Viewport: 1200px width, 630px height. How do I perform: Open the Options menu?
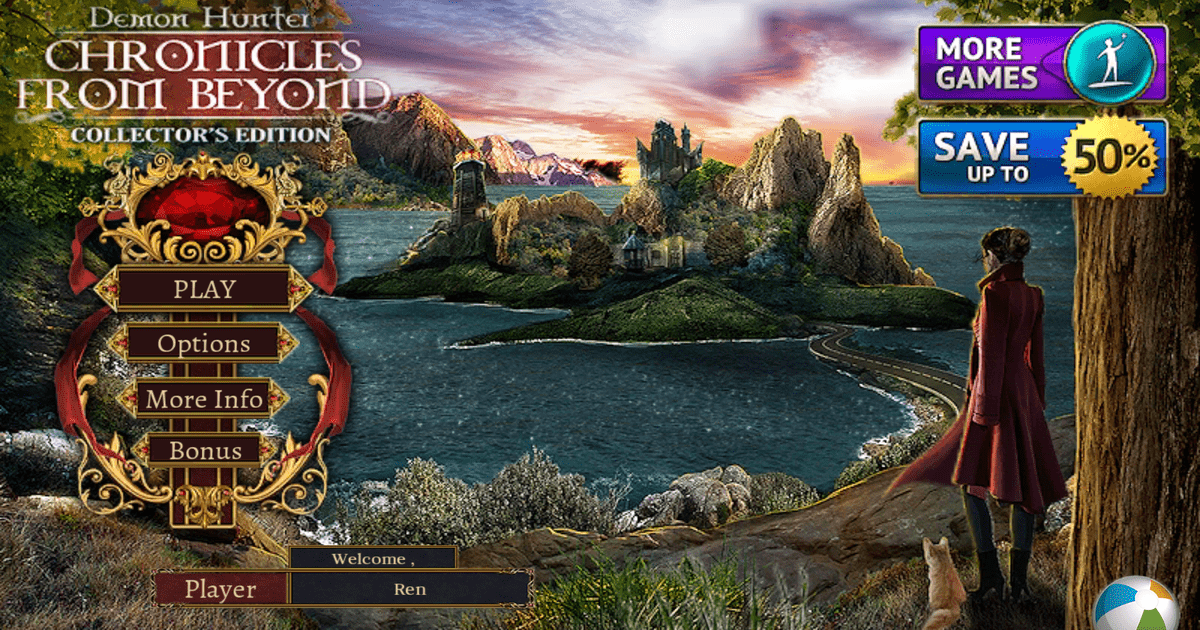pyautogui.click(x=204, y=343)
